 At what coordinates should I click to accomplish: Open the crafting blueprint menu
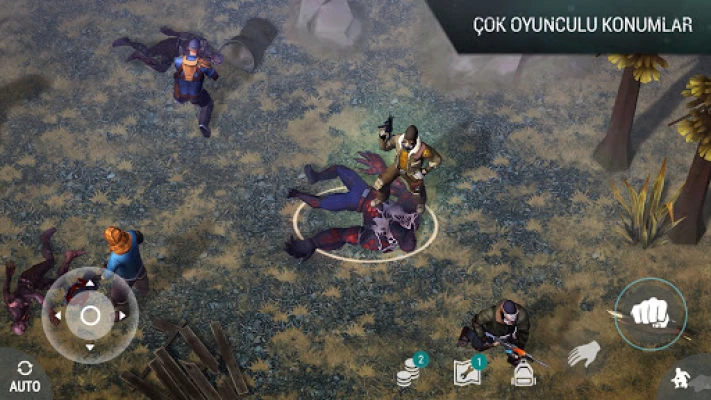467,374
